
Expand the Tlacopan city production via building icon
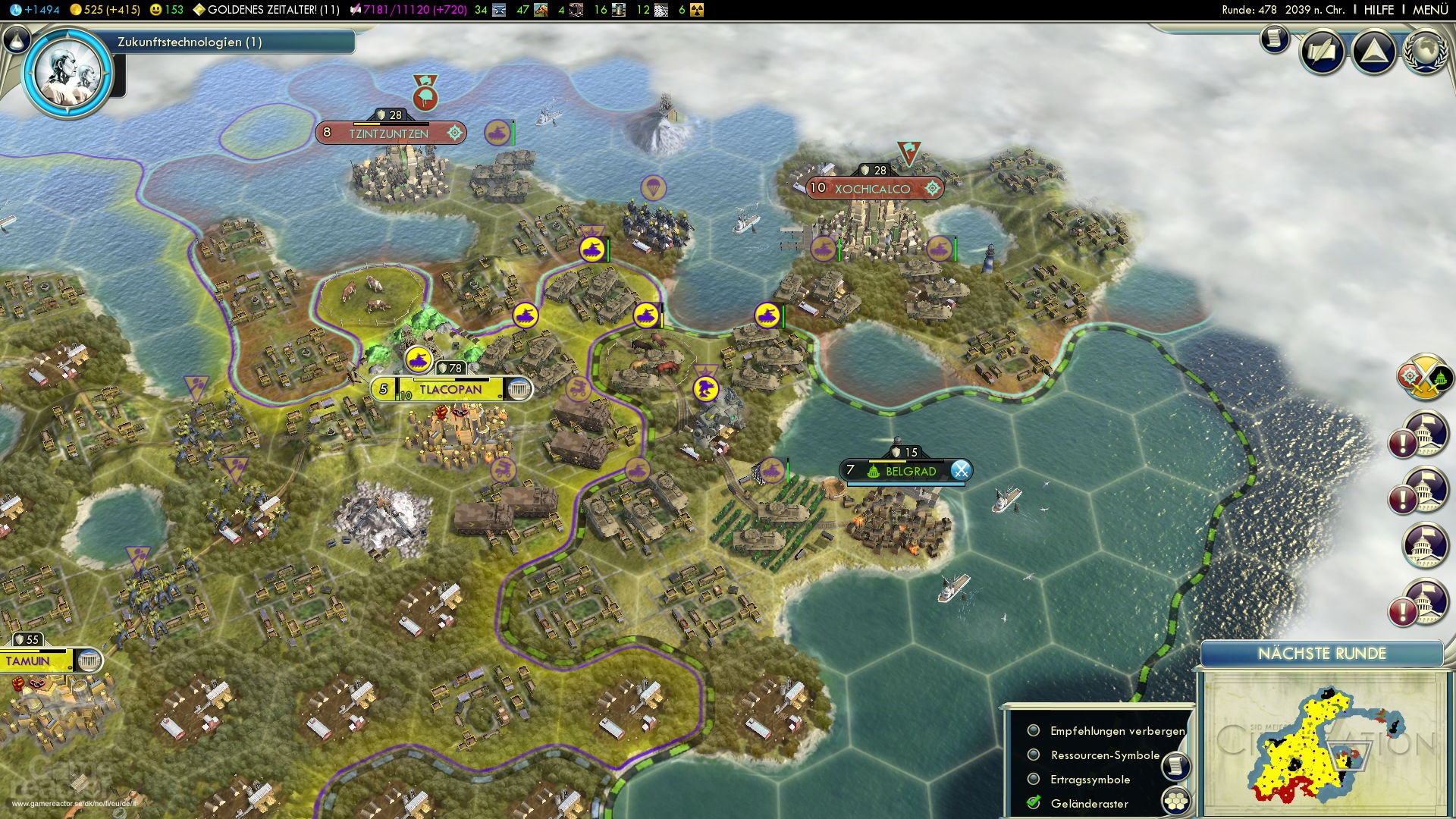519,389
